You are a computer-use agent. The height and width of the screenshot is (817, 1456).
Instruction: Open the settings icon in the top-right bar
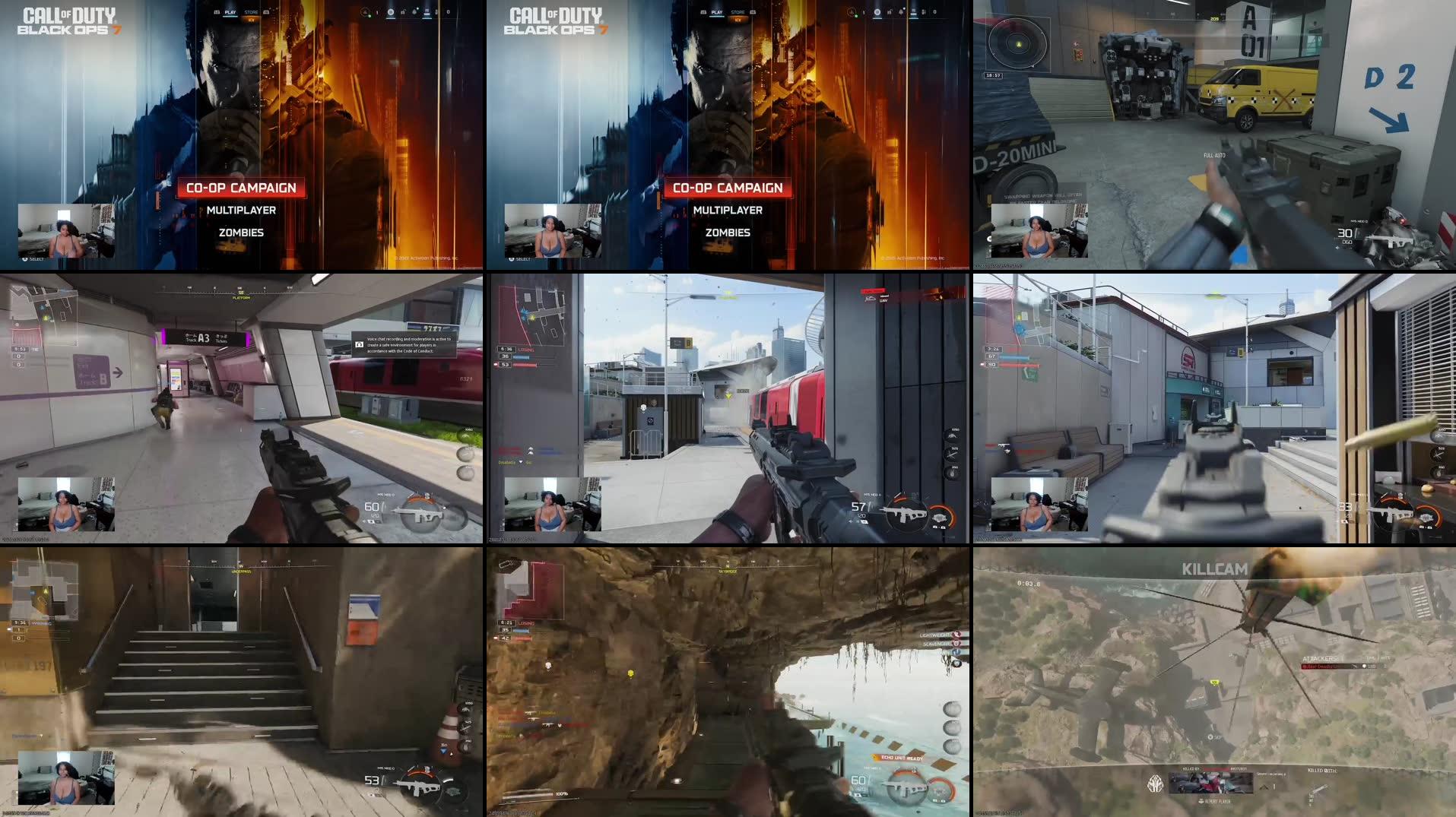coord(436,12)
